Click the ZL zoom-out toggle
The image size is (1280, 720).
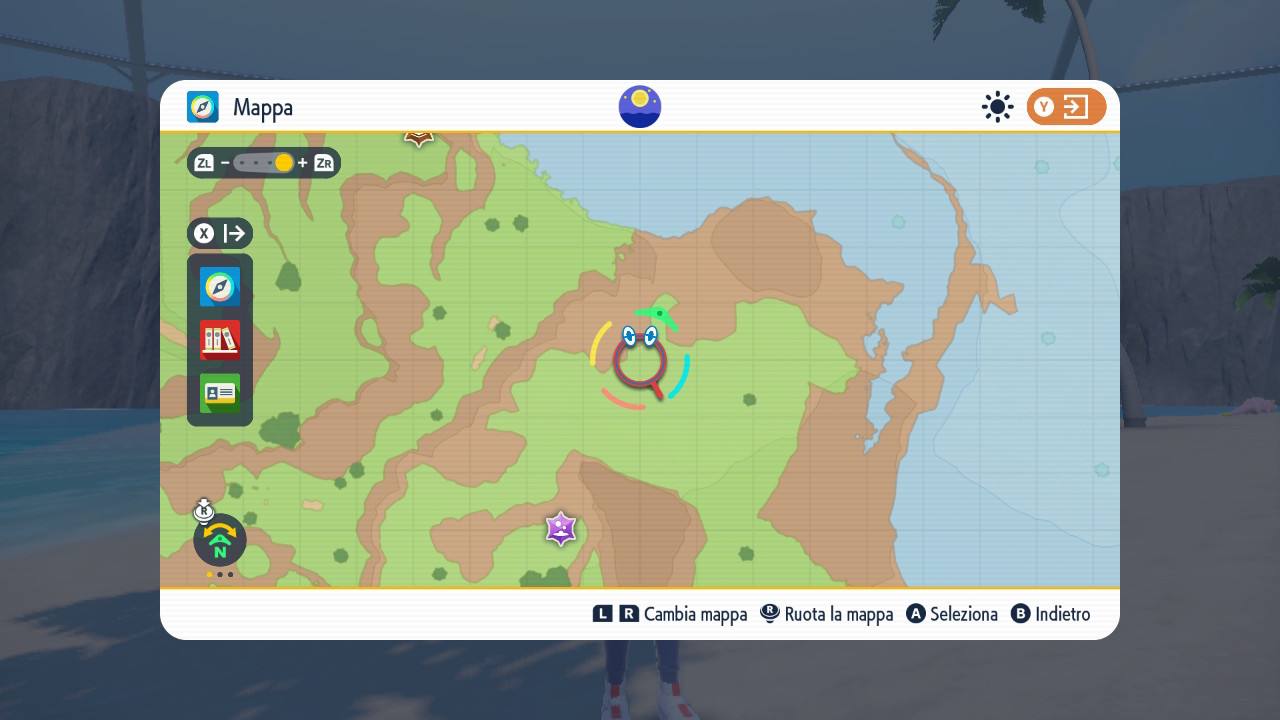204,162
